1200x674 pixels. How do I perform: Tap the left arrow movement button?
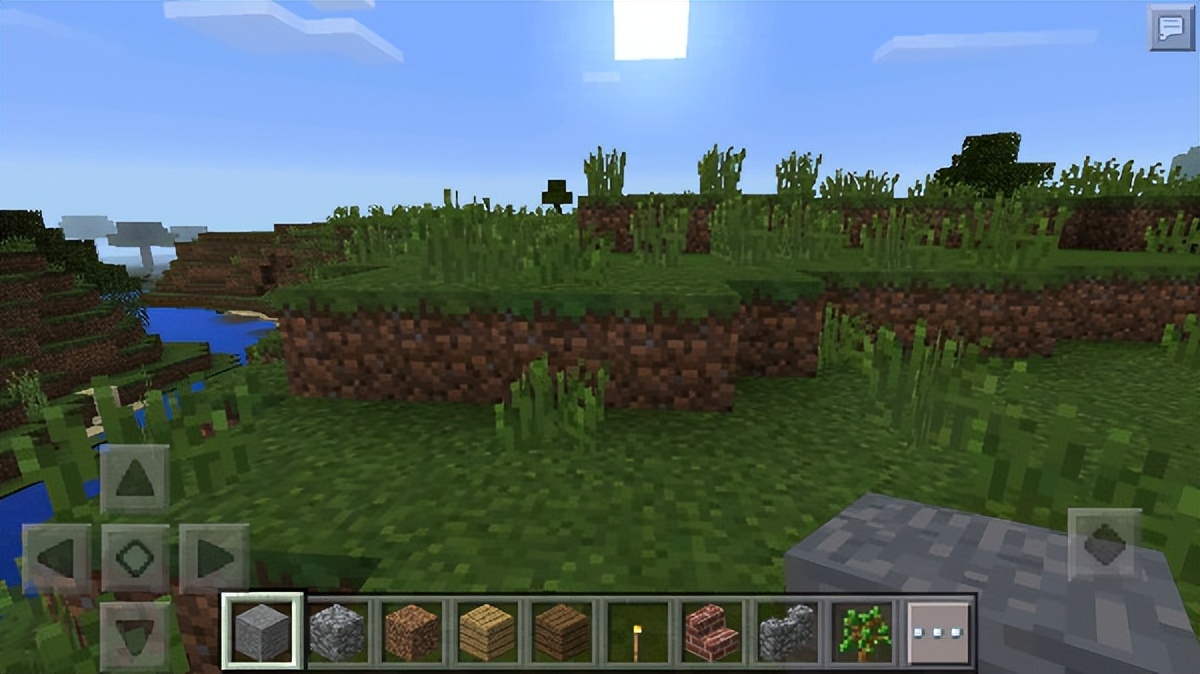(57, 558)
